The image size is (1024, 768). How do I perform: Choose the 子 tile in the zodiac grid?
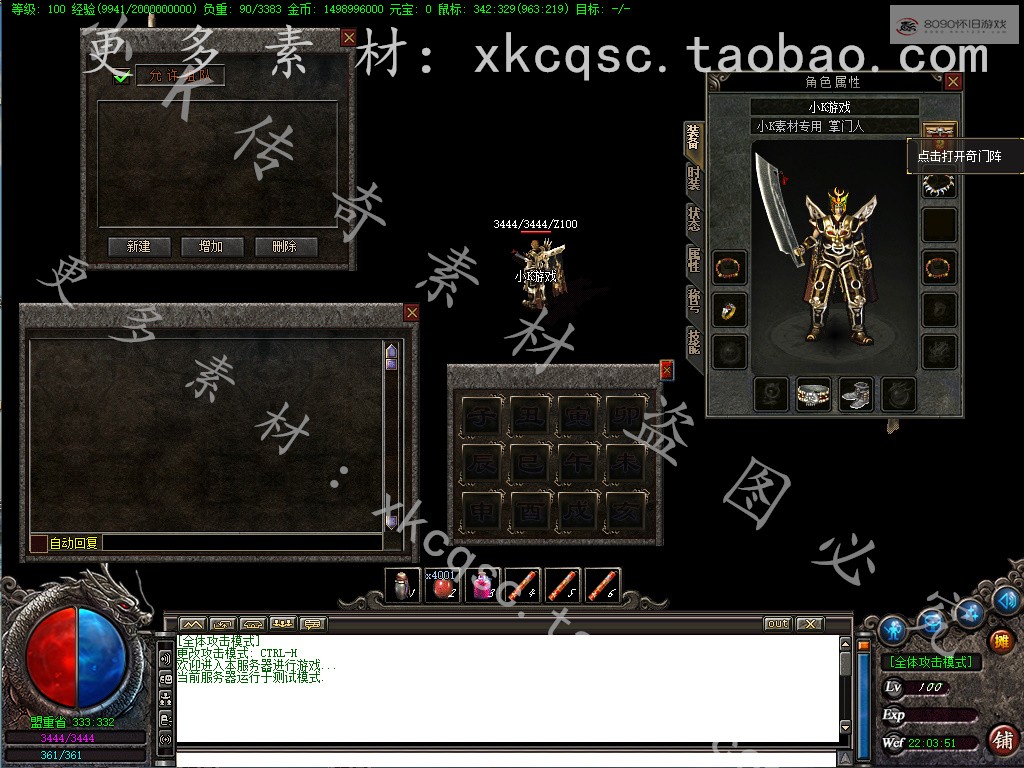point(483,415)
